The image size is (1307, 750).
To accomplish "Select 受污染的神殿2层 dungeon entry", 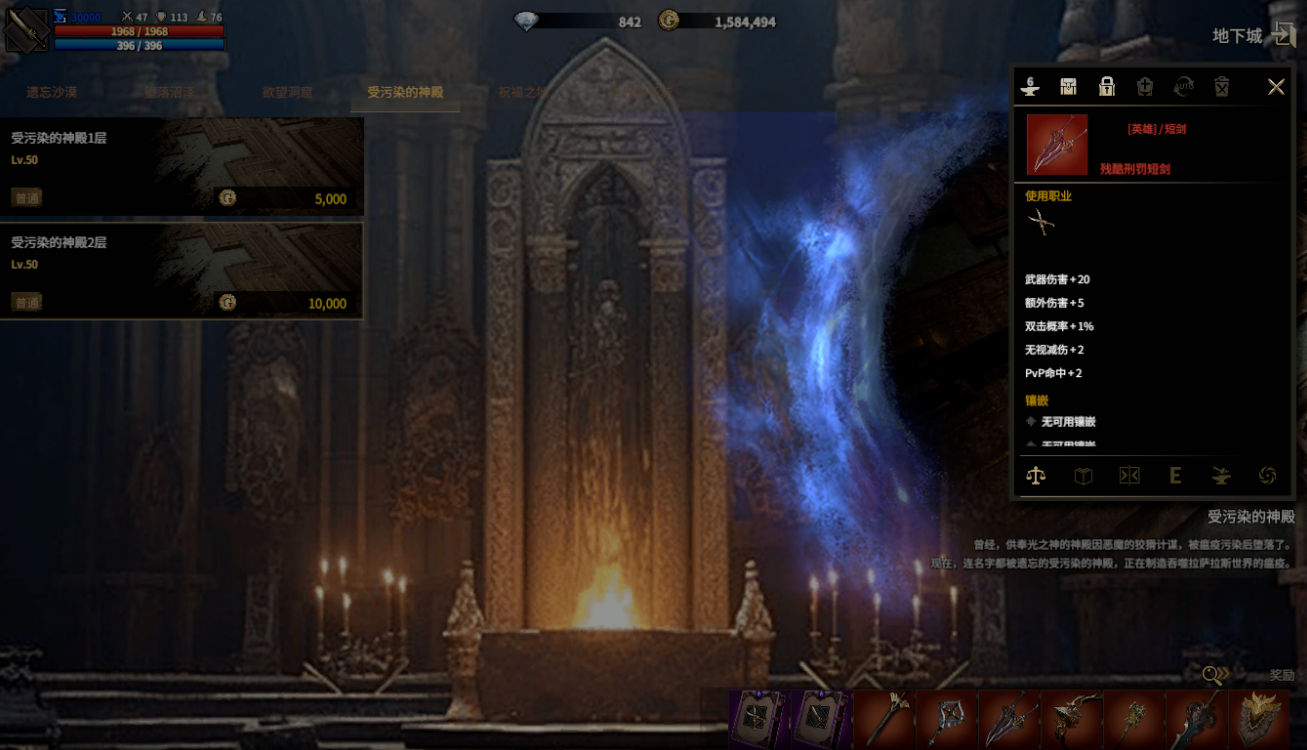I will [181, 270].
